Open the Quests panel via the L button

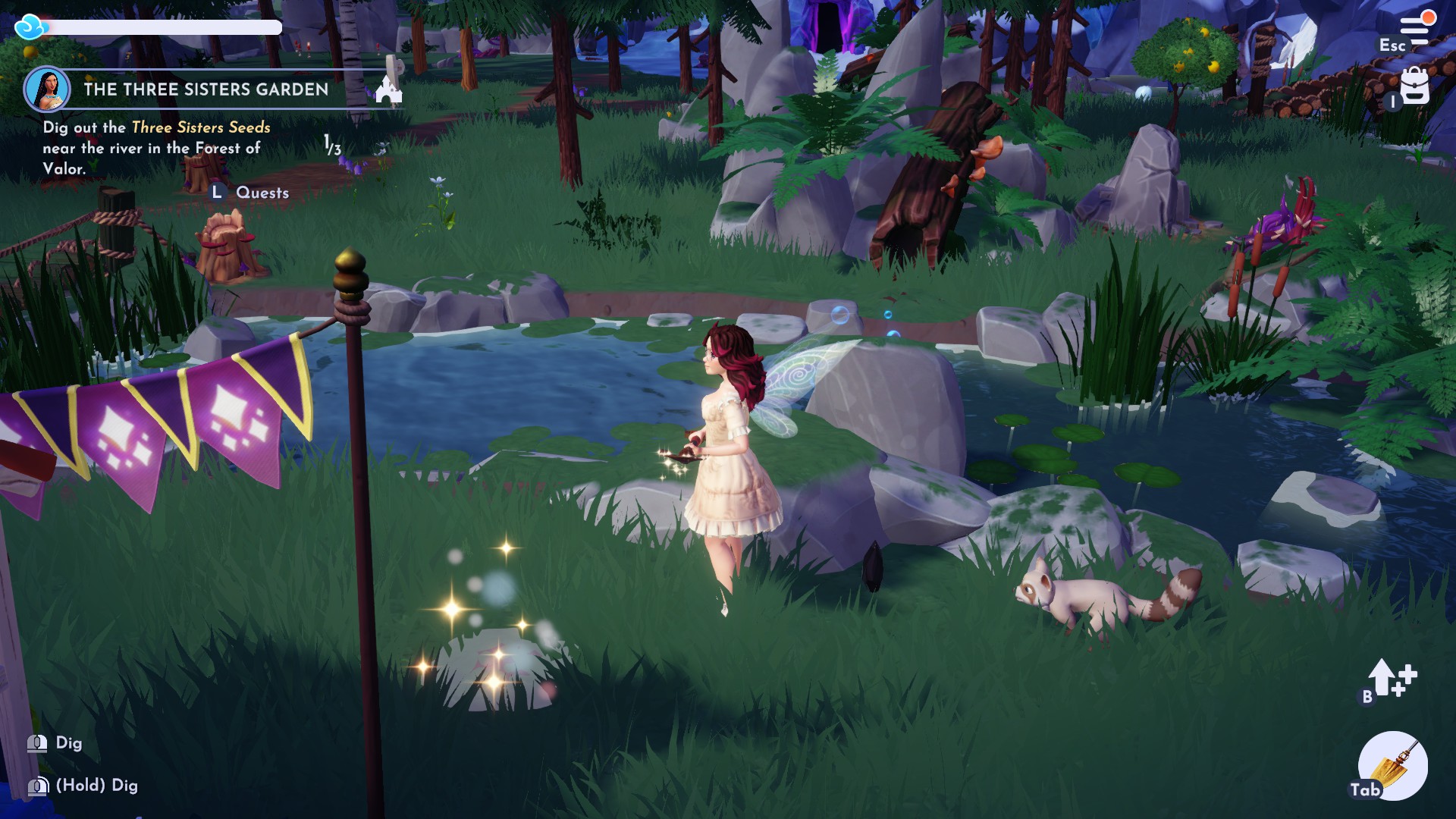[218, 192]
